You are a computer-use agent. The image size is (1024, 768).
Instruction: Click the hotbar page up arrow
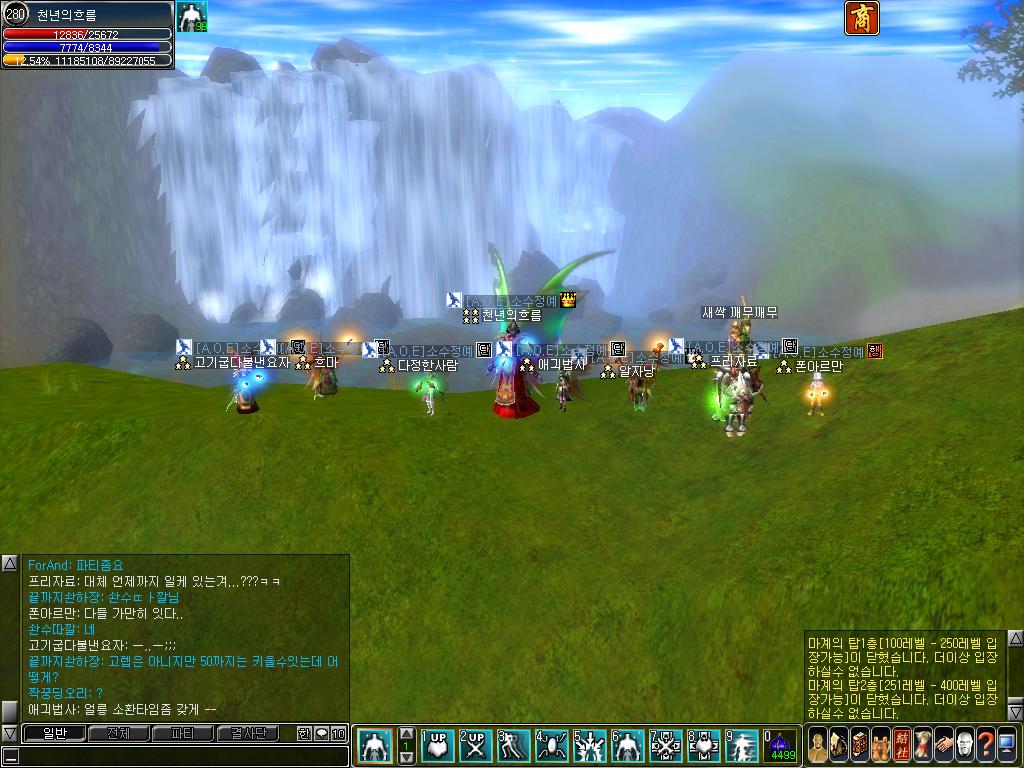point(407,734)
